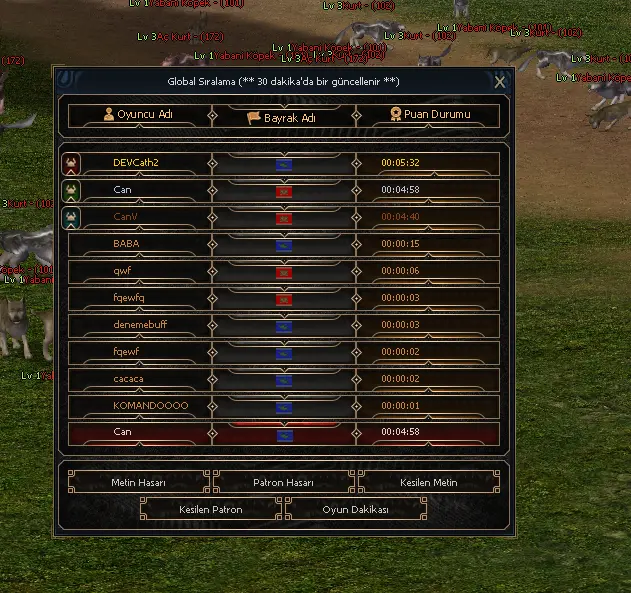Sort by Oyuncu Adı column header
This screenshot has height=593, width=631.
pyautogui.click(x=139, y=115)
